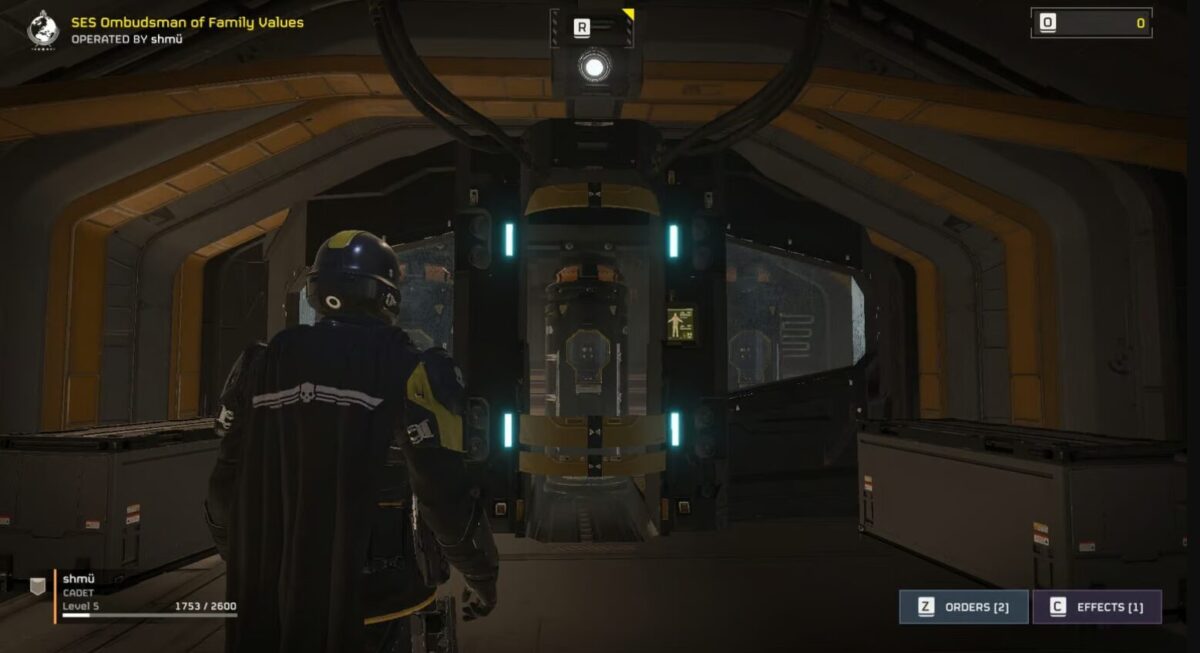Click the Super Earth ship emblem icon
Viewport: 1200px width, 653px height.
coord(43,29)
